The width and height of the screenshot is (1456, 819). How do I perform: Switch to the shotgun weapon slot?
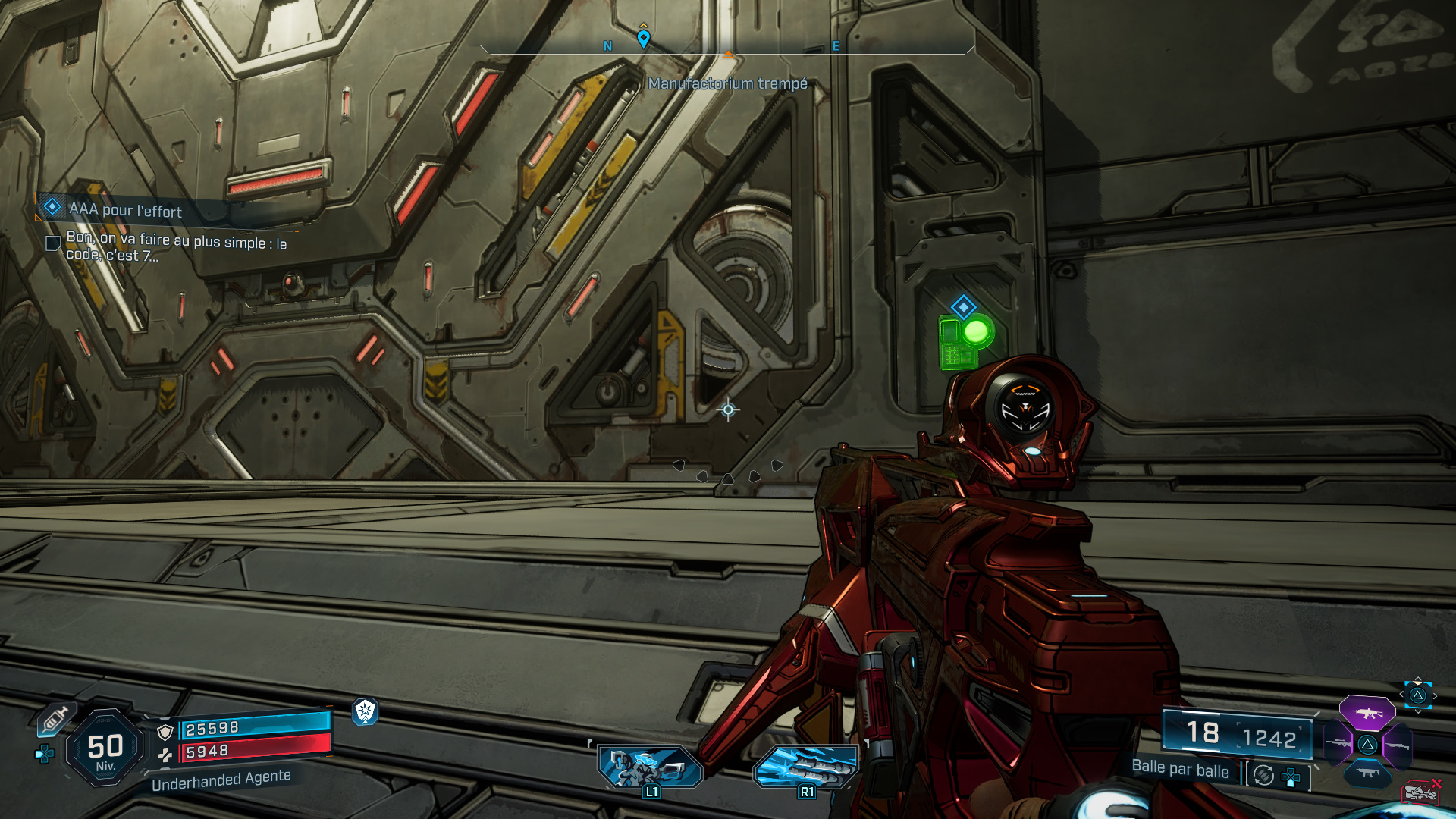(x=1398, y=745)
